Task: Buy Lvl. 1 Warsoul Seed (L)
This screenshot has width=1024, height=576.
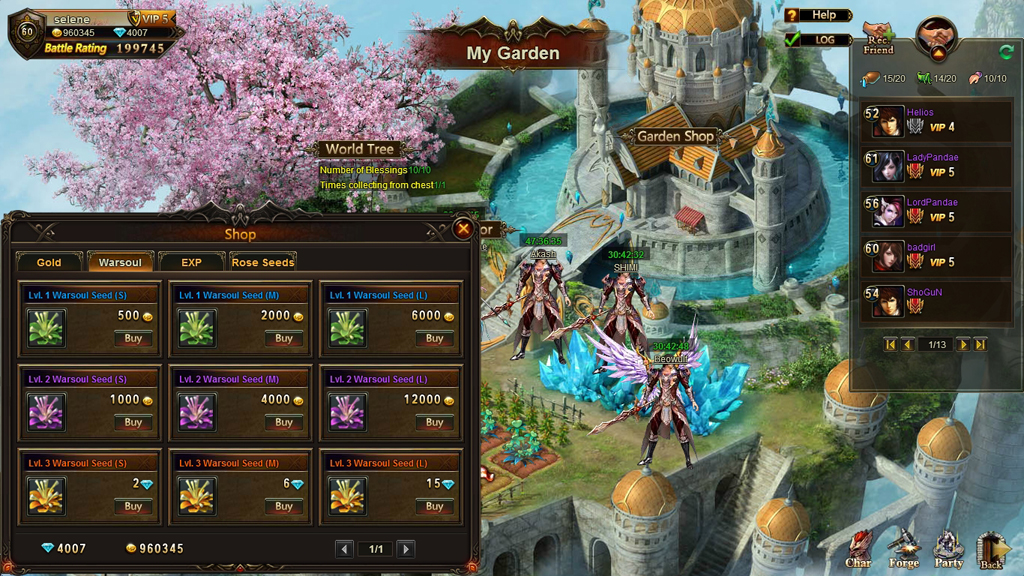Action: (434, 339)
